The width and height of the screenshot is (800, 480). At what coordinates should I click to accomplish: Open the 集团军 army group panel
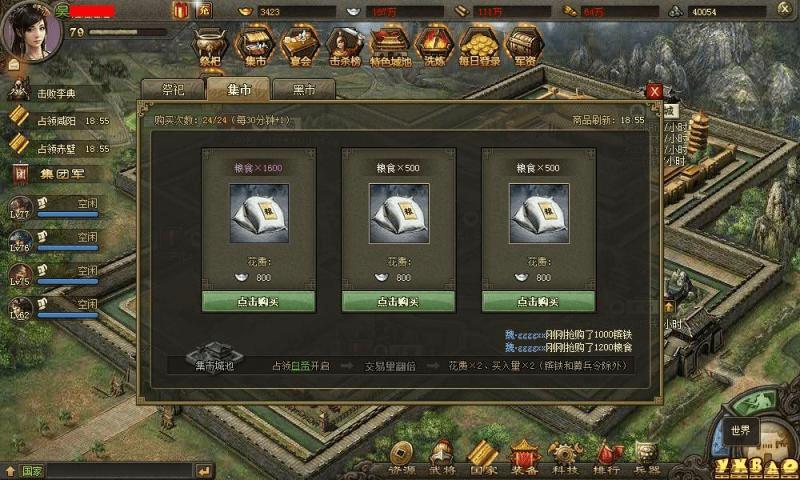click(50, 173)
